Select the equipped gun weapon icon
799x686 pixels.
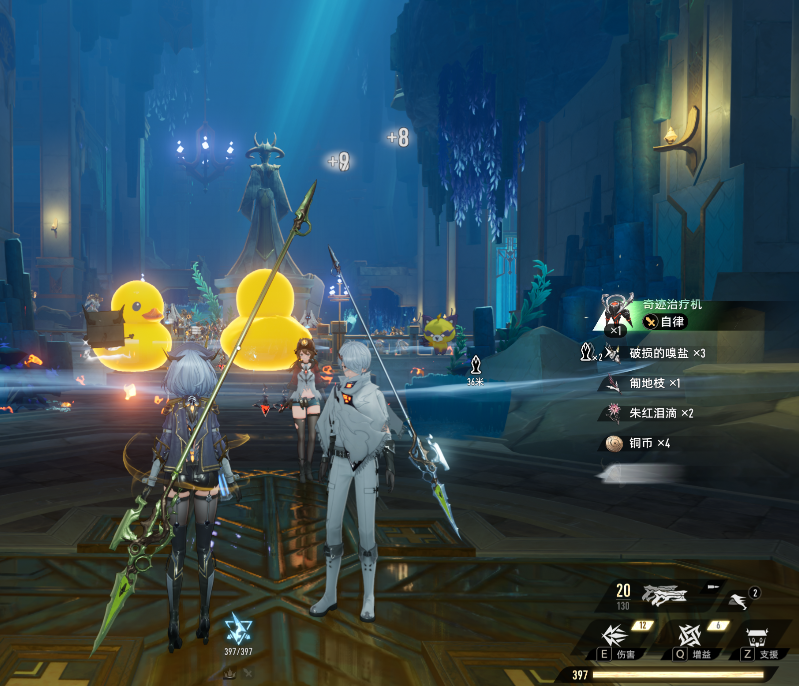click(664, 596)
